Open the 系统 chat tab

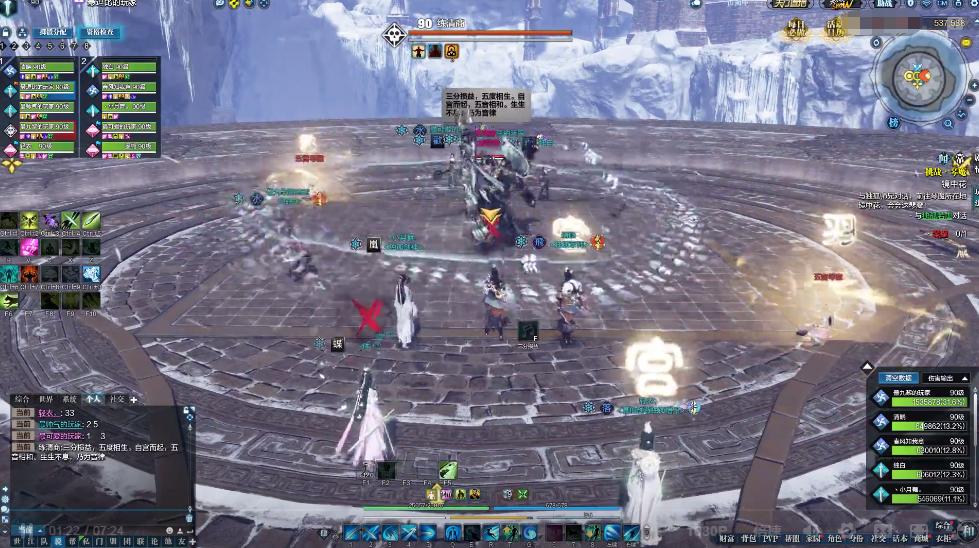point(69,399)
